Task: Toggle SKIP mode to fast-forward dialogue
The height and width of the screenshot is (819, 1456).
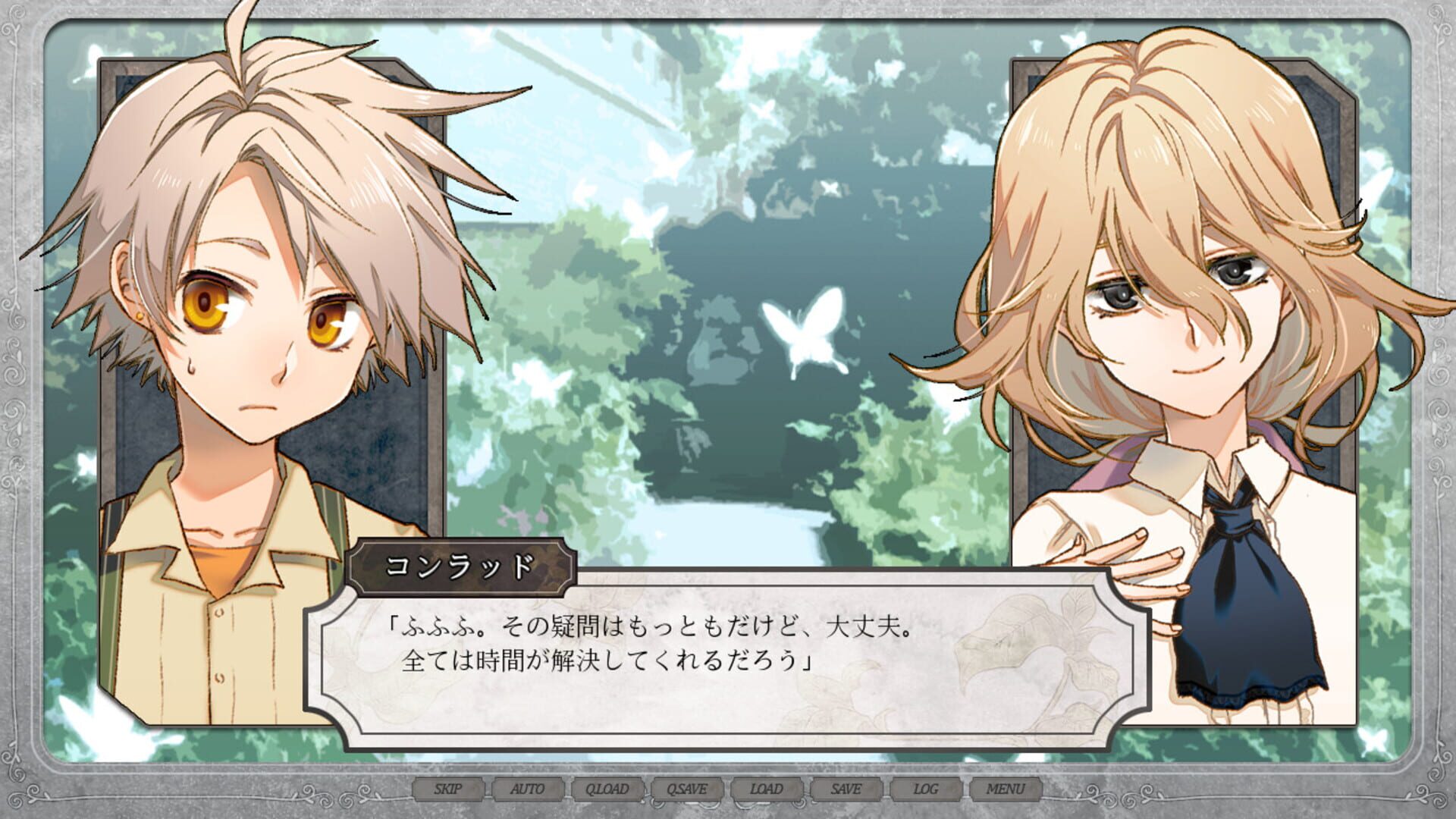Action: click(x=448, y=789)
